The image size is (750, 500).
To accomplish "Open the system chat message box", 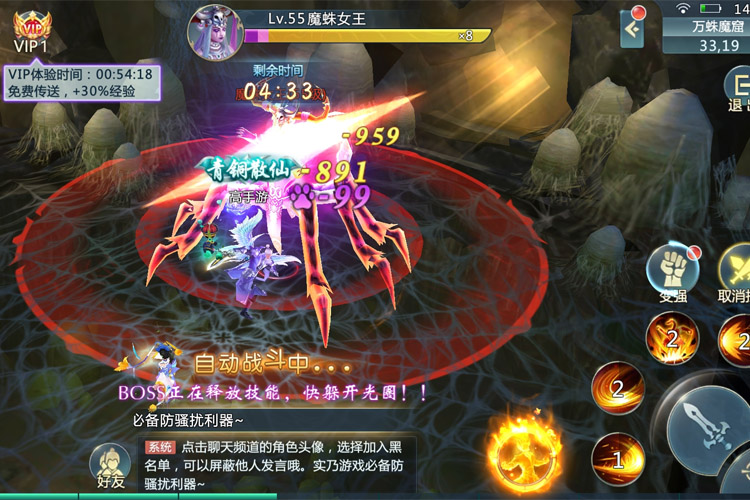I will [x=270, y=464].
